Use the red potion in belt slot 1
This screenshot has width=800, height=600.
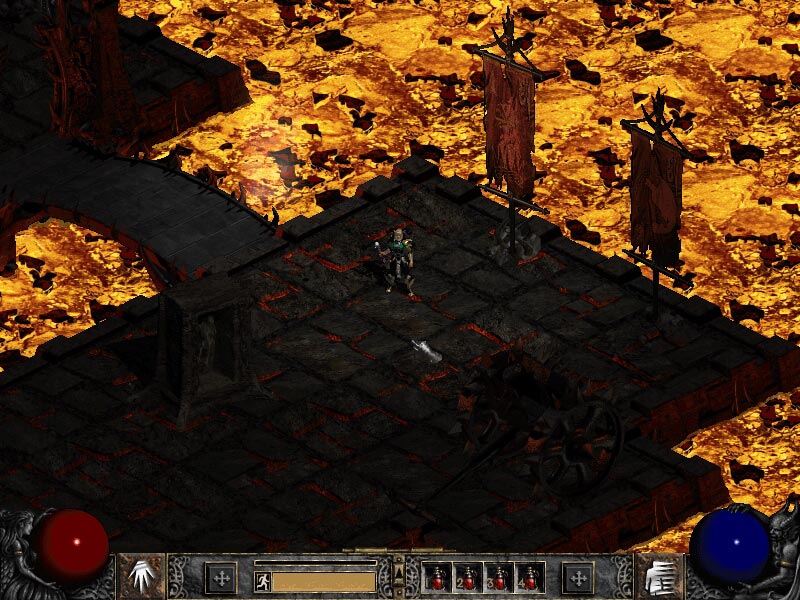[438, 577]
